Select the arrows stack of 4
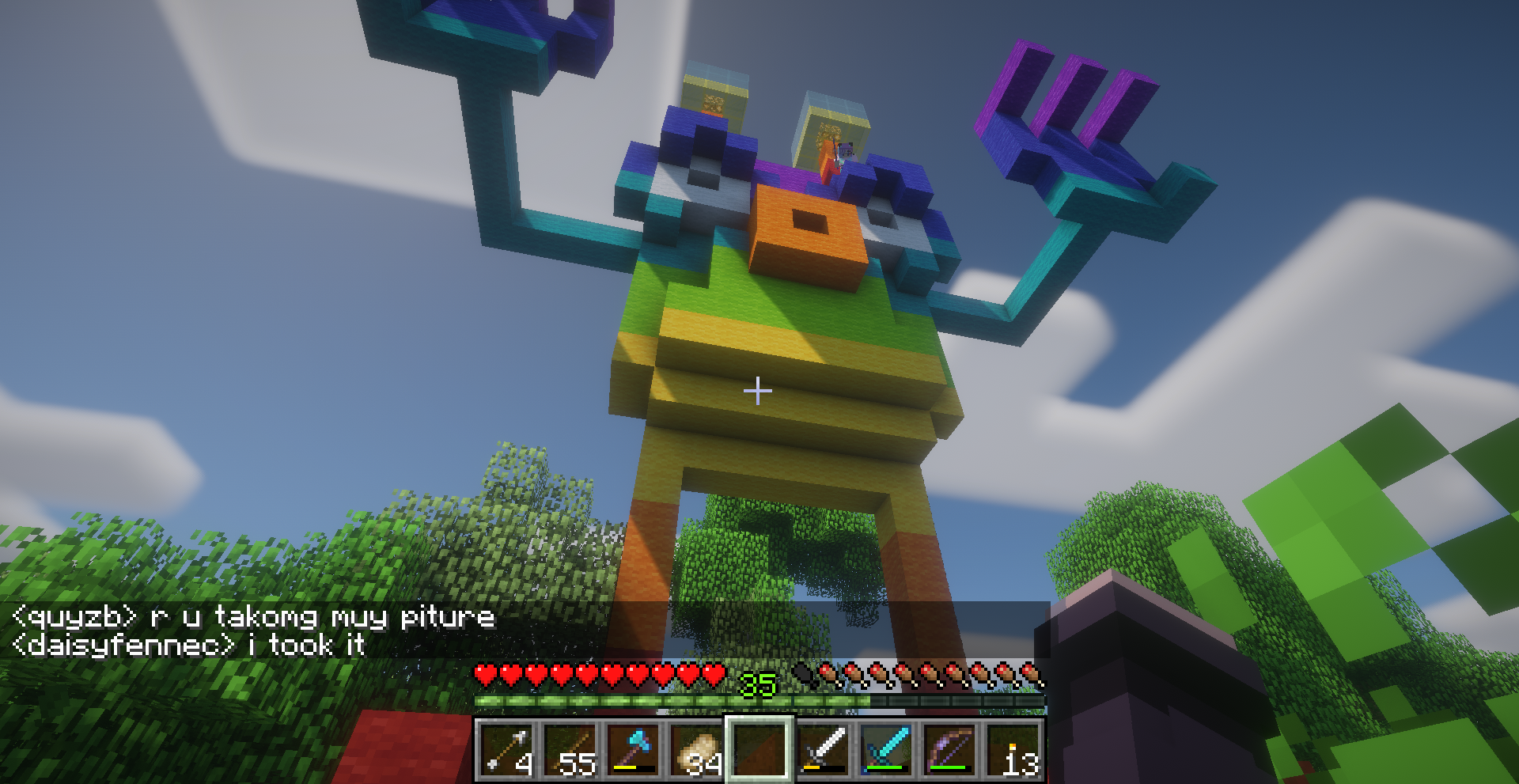Viewport: 1519px width, 784px height. [x=506, y=749]
